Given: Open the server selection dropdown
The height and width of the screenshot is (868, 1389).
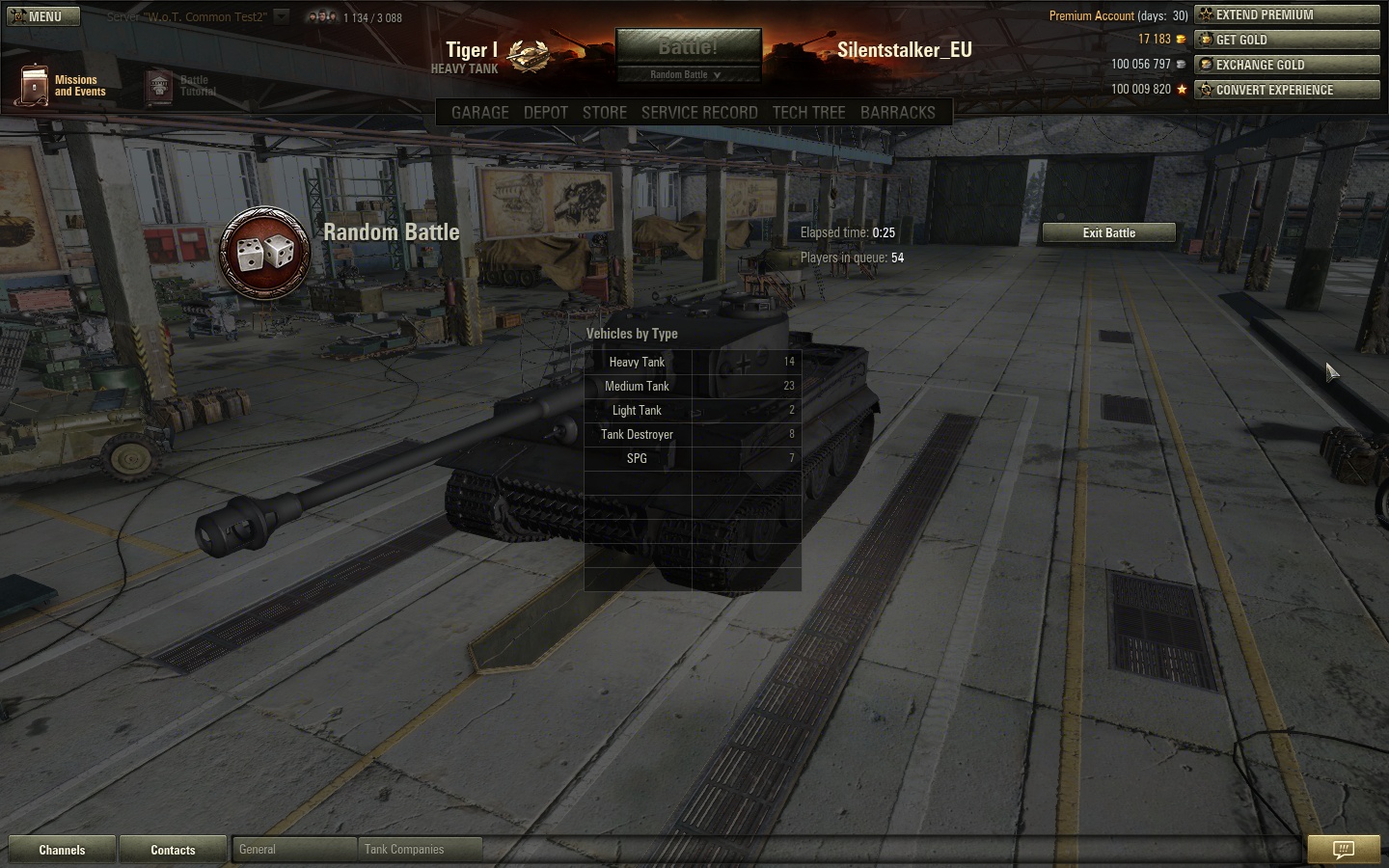Looking at the screenshot, I should tap(281, 16).
